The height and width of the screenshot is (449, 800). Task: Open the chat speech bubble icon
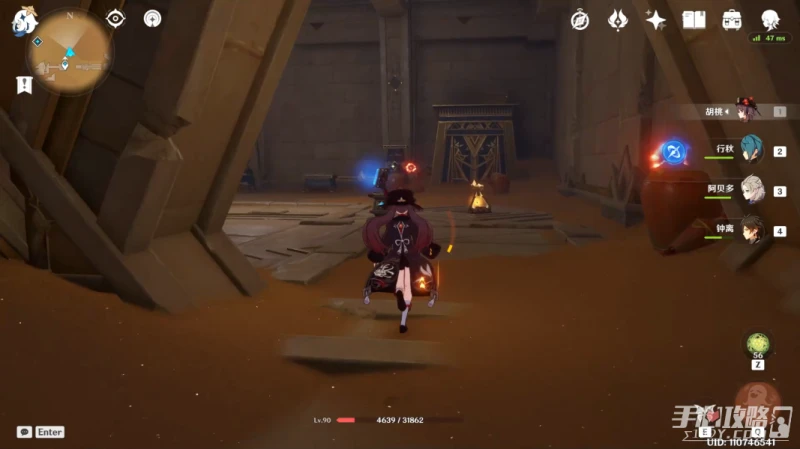pyautogui.click(x=24, y=432)
